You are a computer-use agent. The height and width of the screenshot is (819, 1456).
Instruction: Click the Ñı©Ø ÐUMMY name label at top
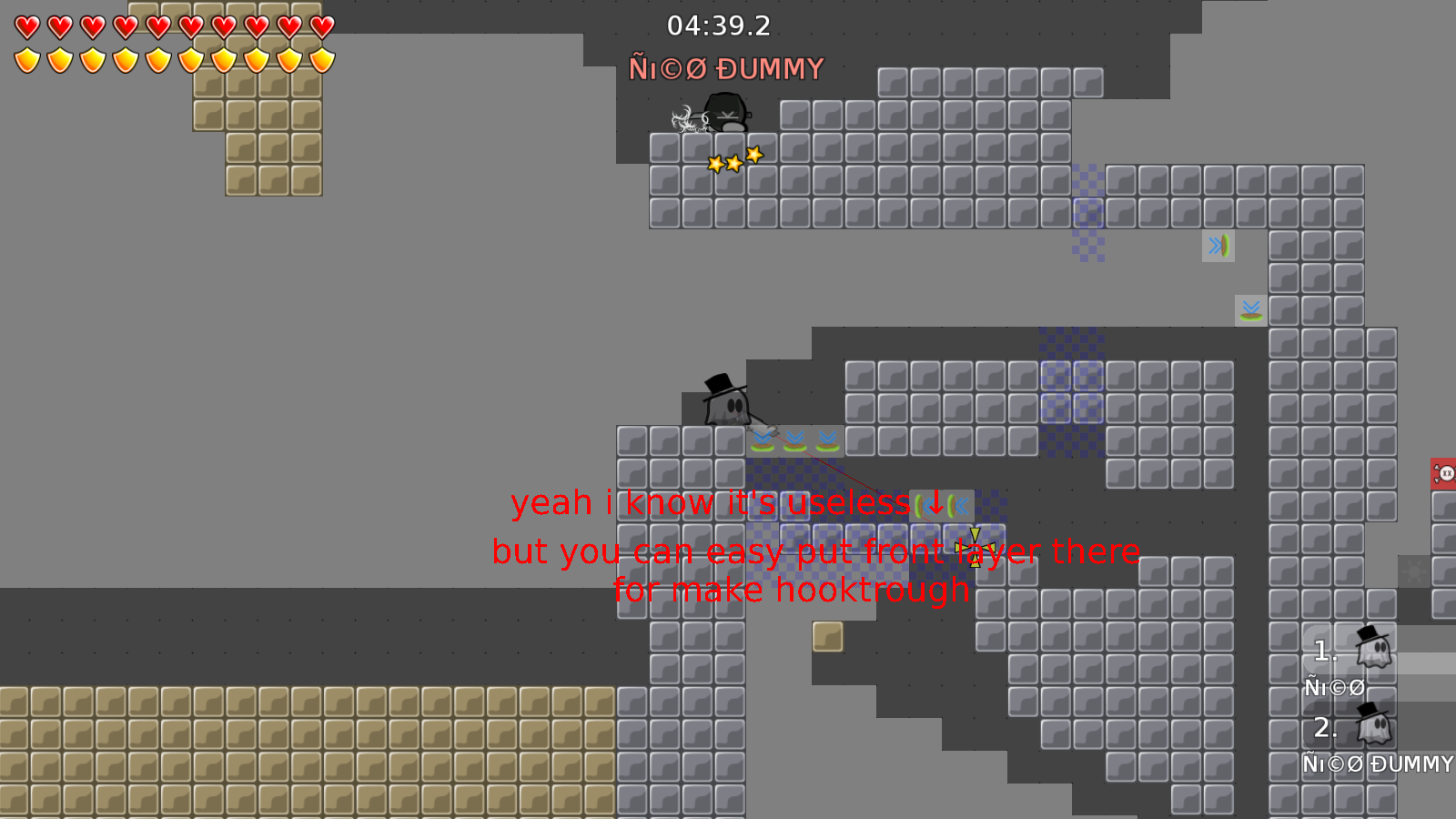pyautogui.click(x=725, y=67)
